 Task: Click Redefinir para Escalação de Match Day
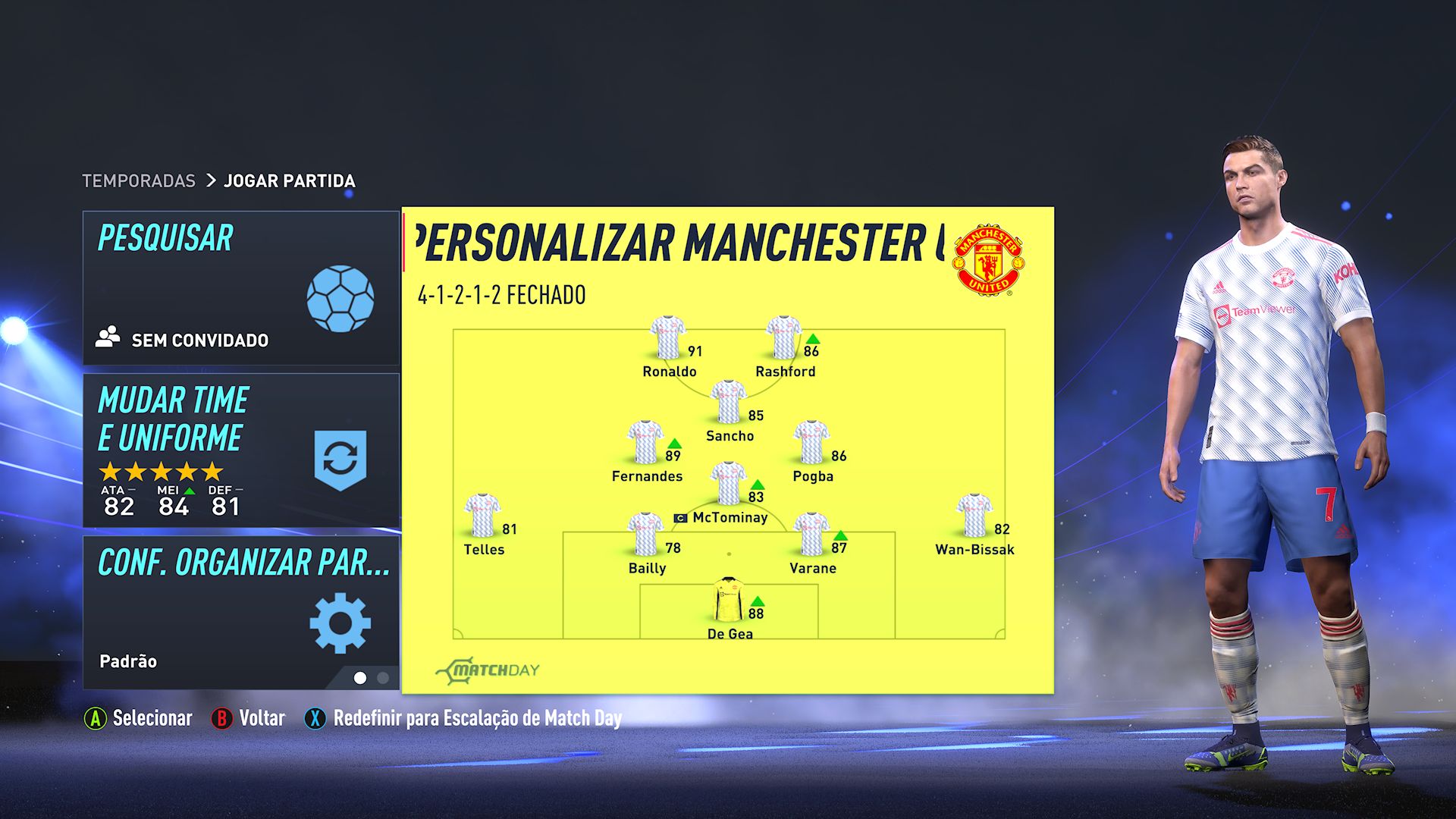pos(476,718)
